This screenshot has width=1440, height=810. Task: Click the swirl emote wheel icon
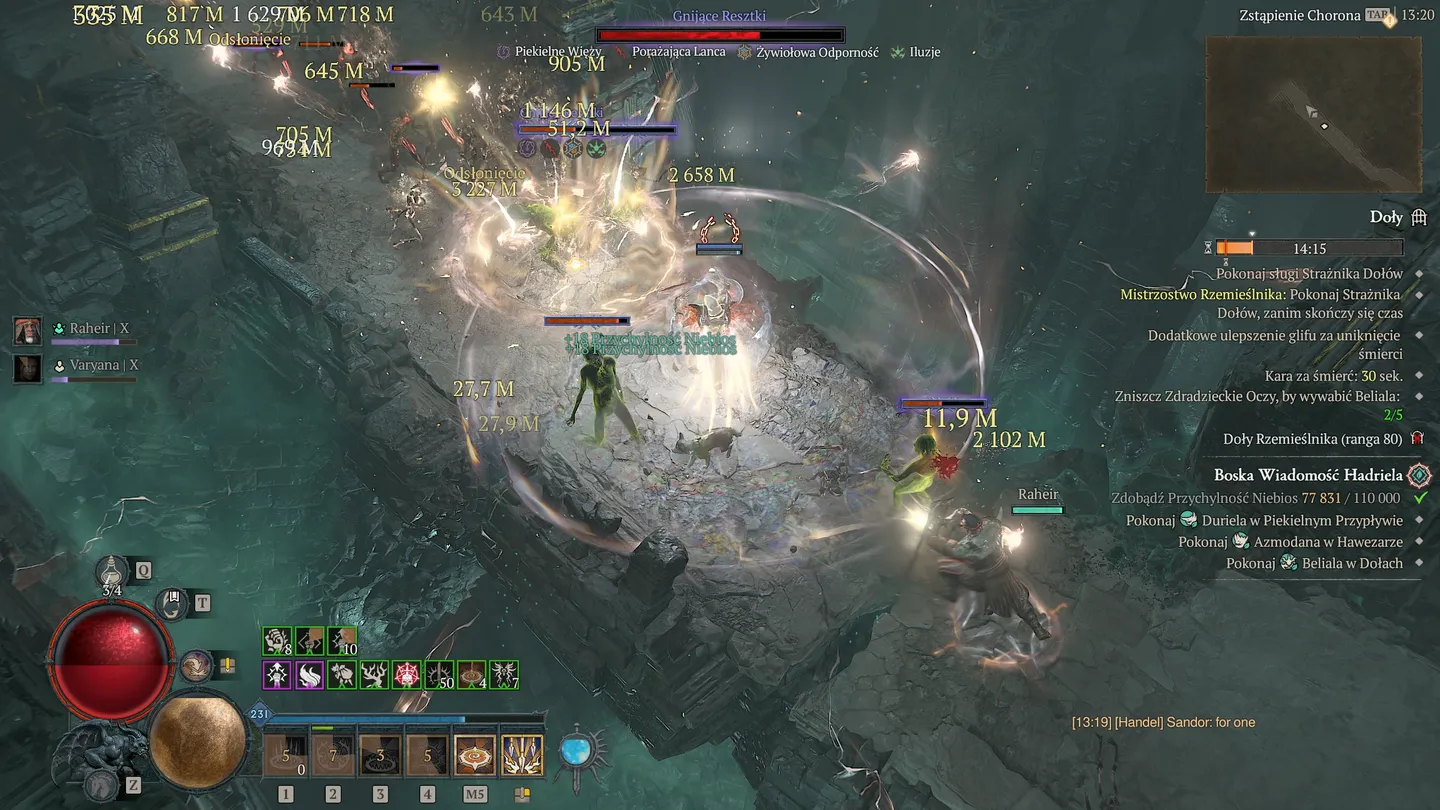click(x=194, y=665)
